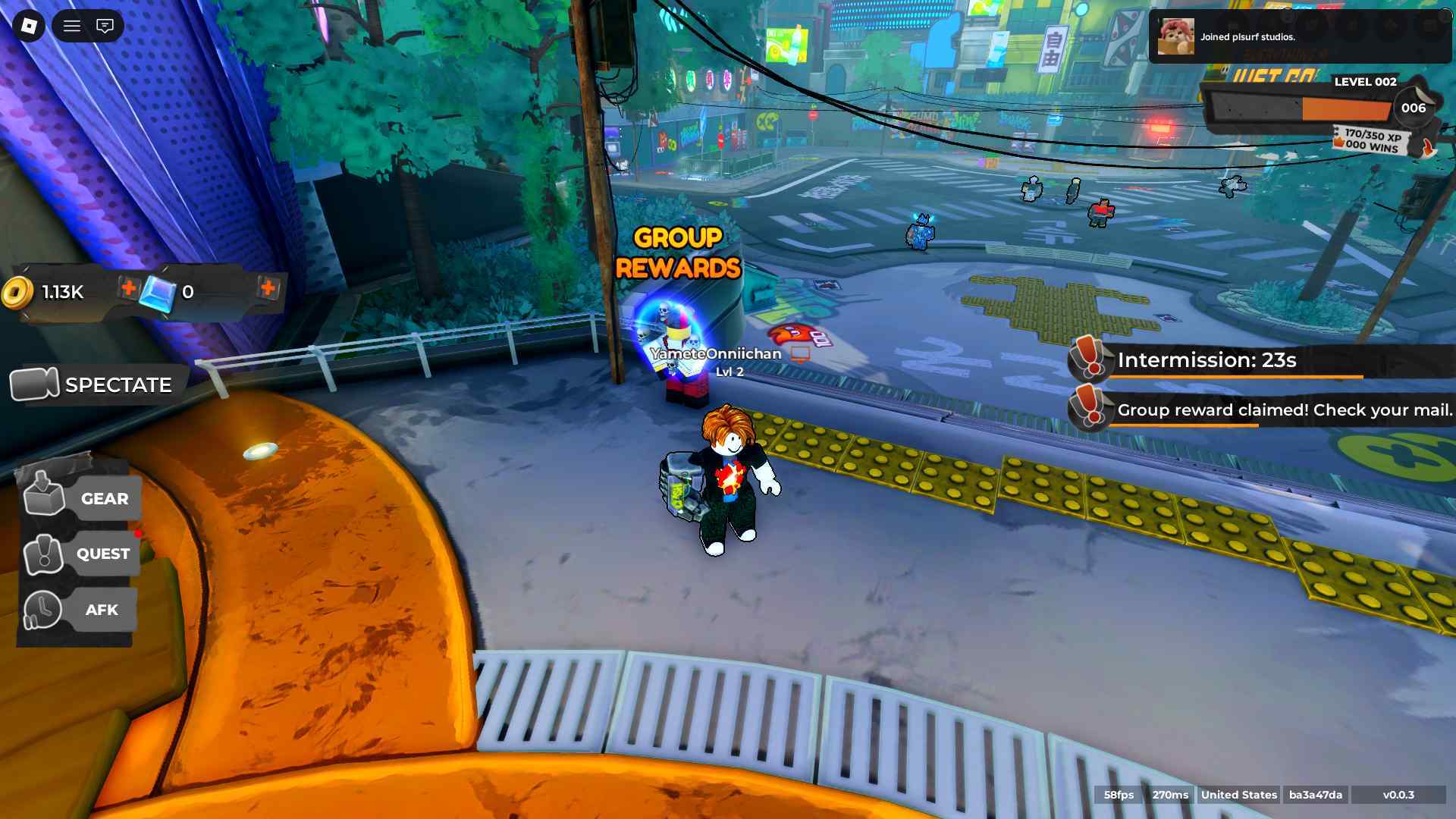The height and width of the screenshot is (819, 1456).
Task: Open the Roblox hamburger menu
Action: [72, 26]
